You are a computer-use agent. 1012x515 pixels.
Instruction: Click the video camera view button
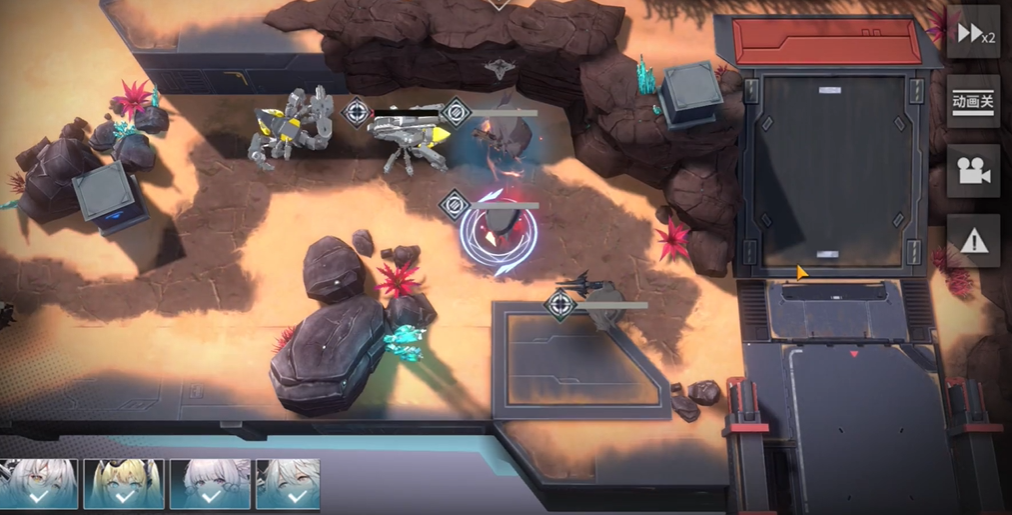973,171
